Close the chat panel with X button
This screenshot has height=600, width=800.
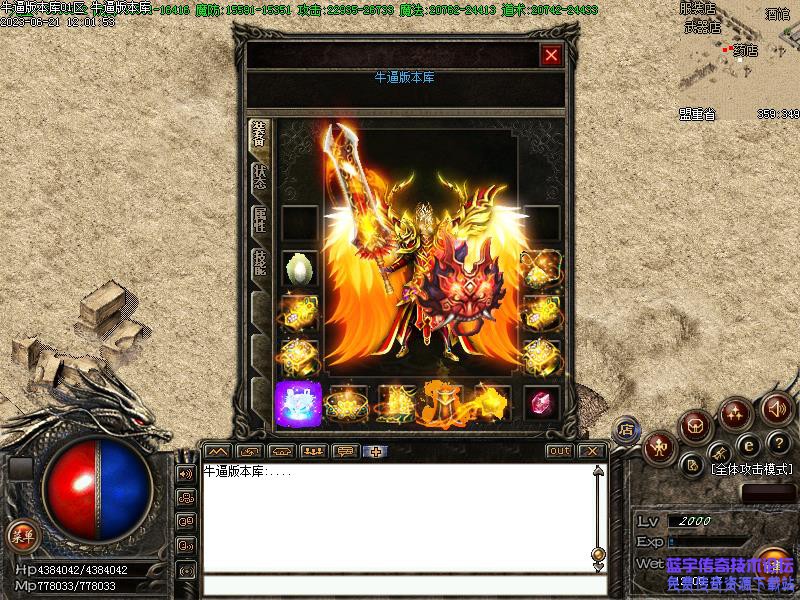[x=592, y=451]
